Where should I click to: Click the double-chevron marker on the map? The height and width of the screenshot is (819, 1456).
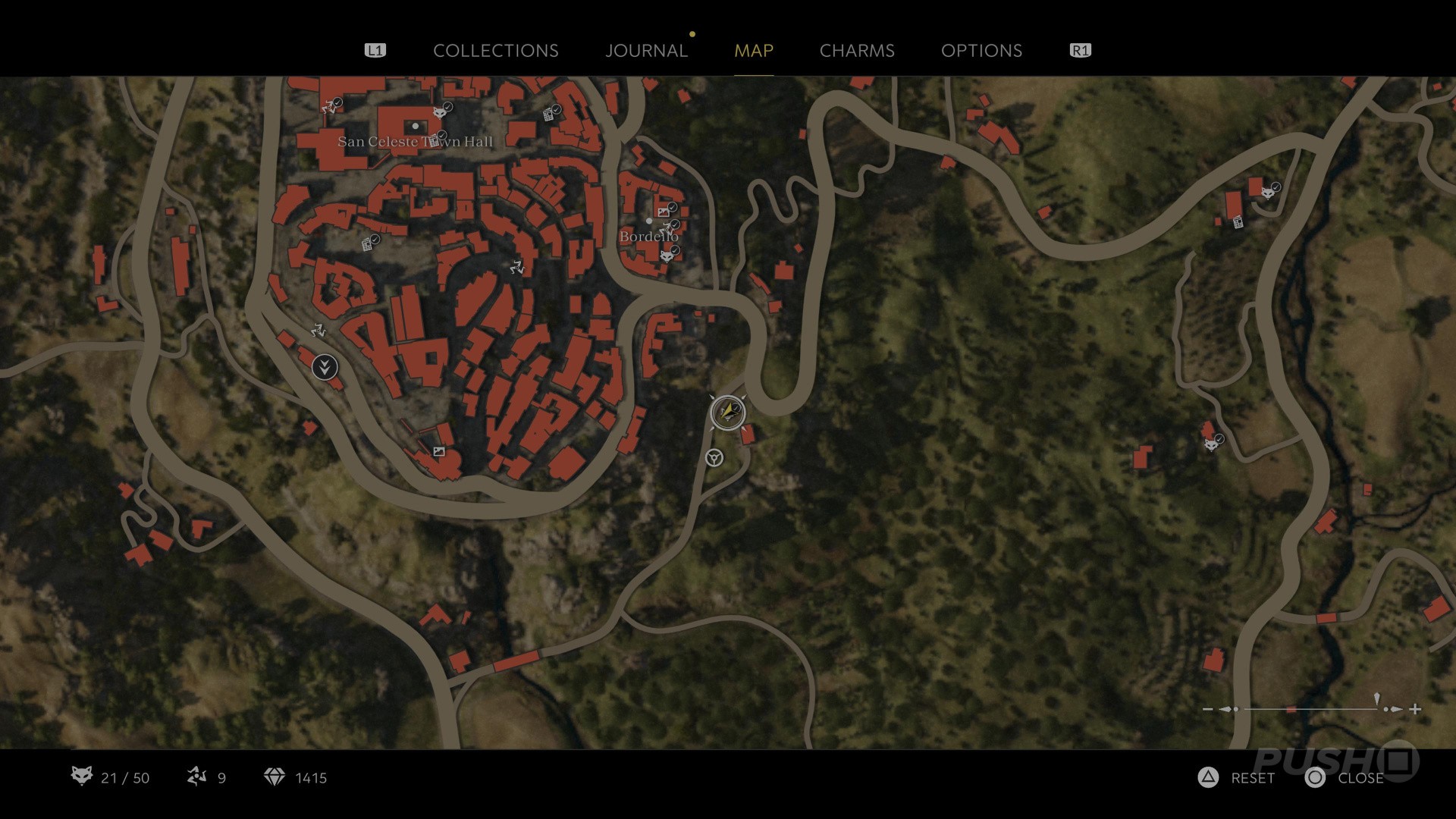click(x=325, y=368)
